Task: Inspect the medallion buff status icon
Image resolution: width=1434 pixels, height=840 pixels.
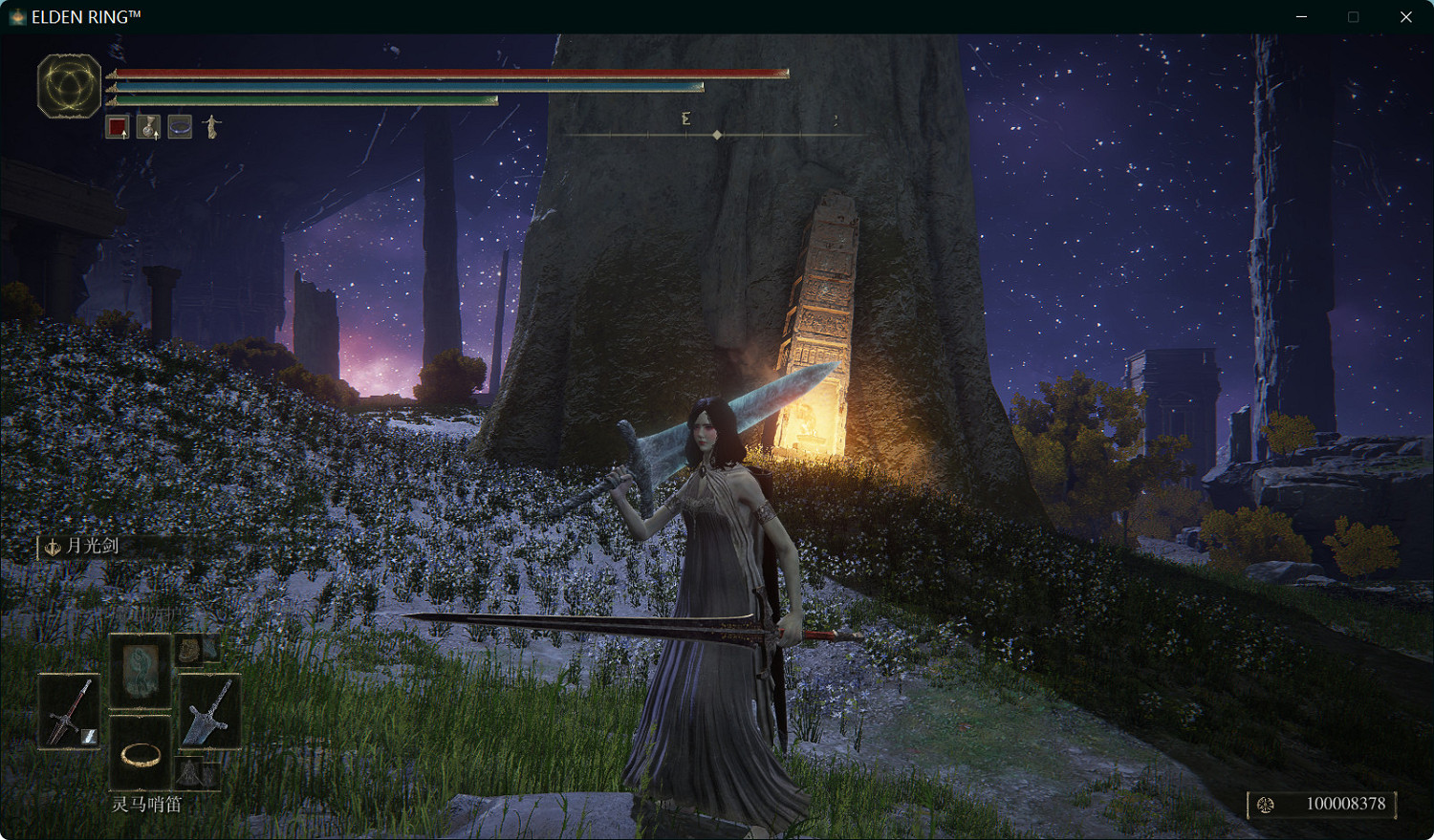Action: pyautogui.click(x=148, y=127)
